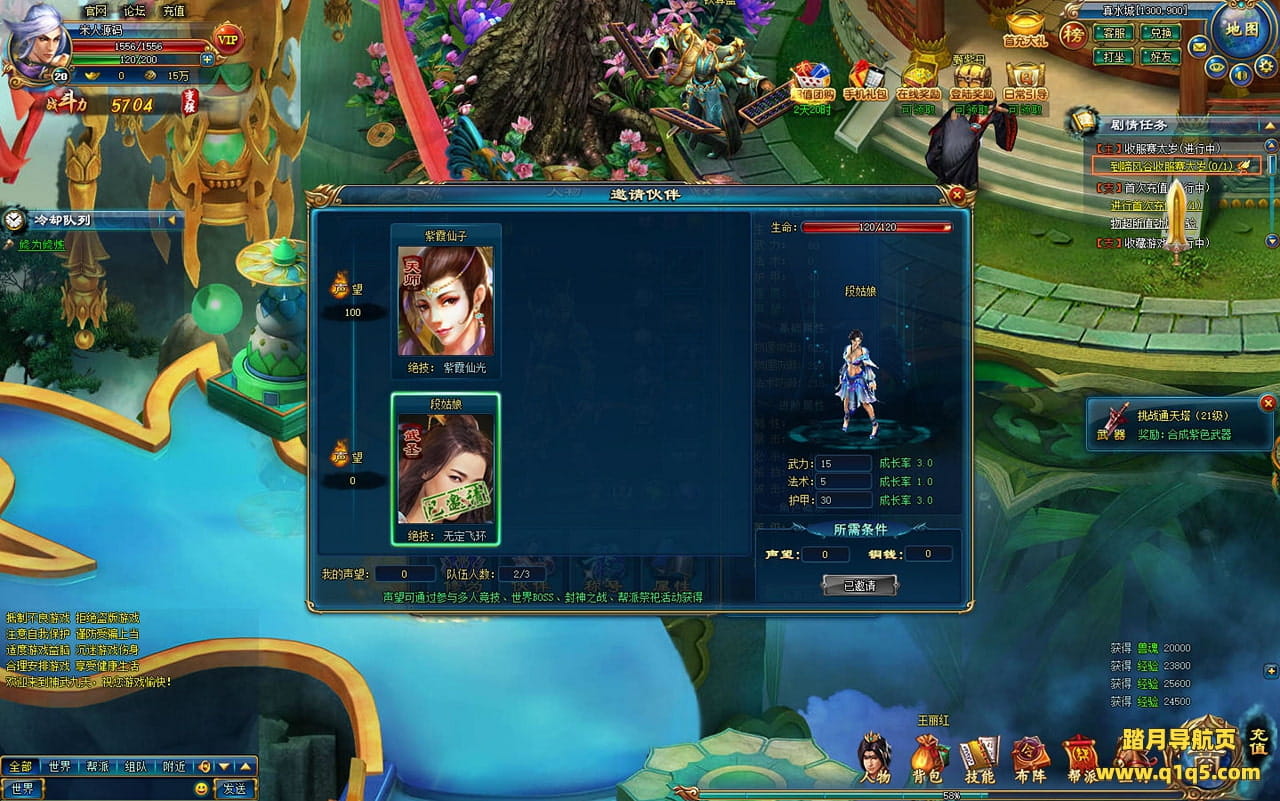The width and height of the screenshot is (1280, 801).
Task: Open the 技能 skills menu
Action: coord(978,762)
